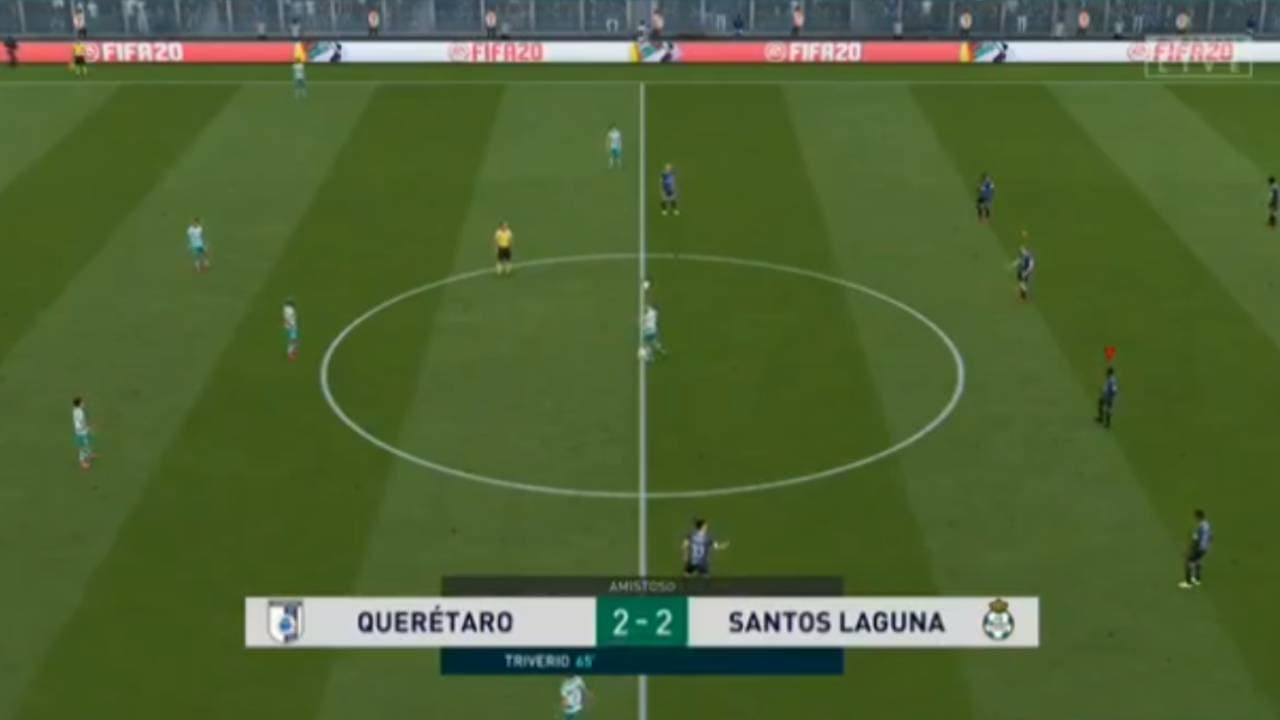The height and width of the screenshot is (720, 1280).
Task: Select the Santos player carrying the ball near midfield
Action: [650, 320]
